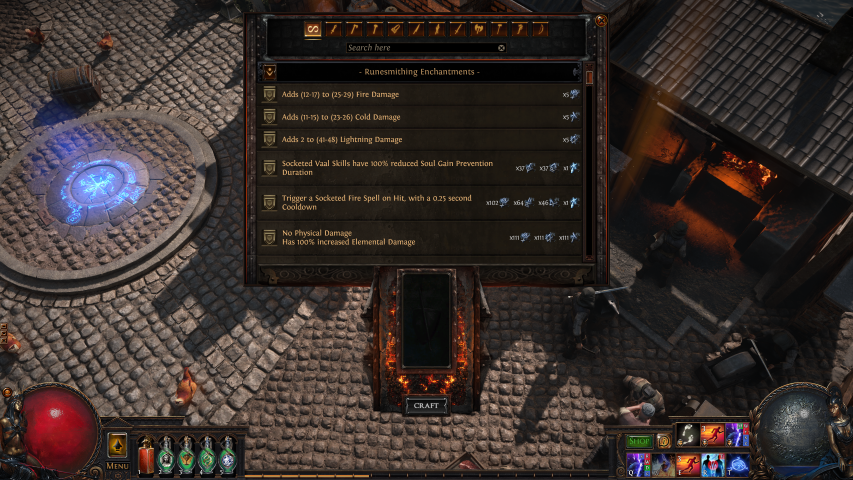Select the No Physical Damage recipe
This screenshot has width=853, height=480.
click(420, 237)
